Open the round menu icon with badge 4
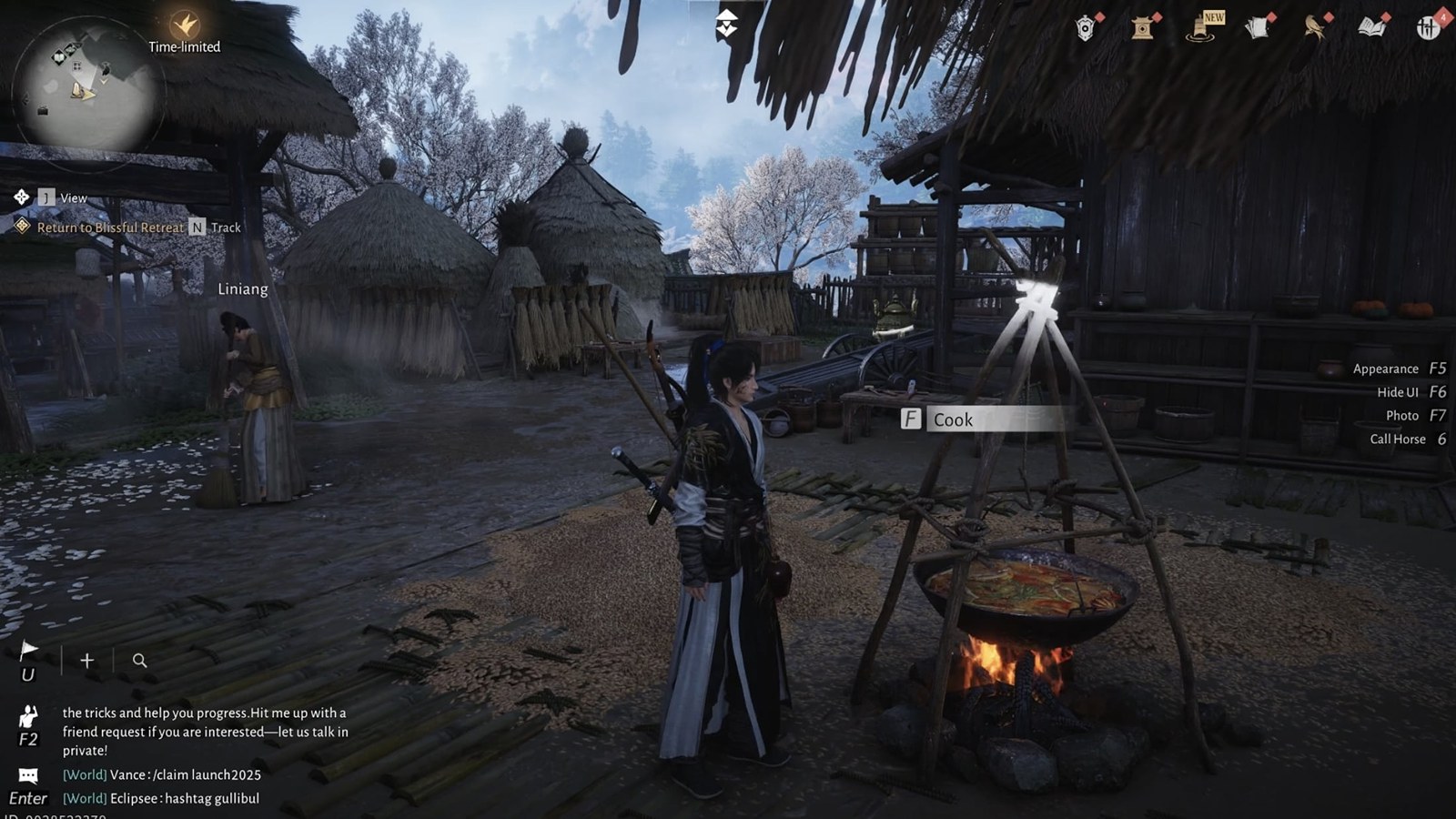 point(1429,28)
